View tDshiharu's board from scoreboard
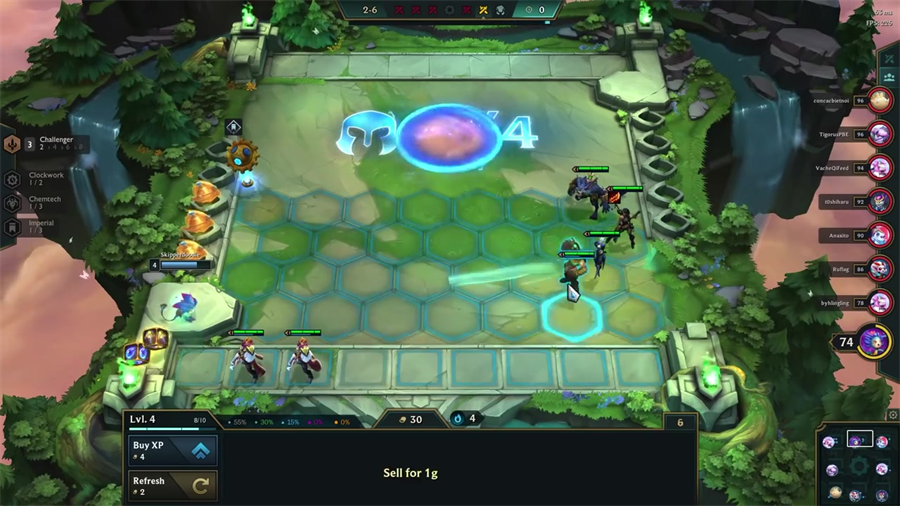900x506 pixels. [880, 200]
